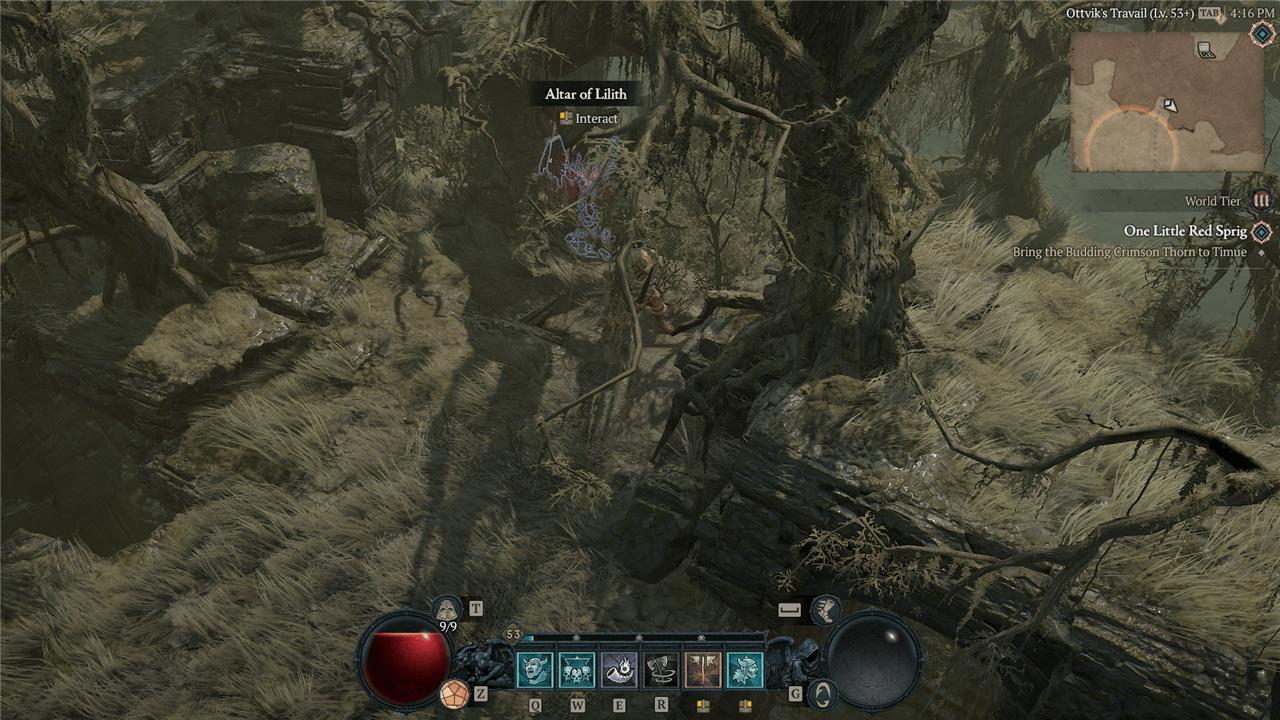Activate the winged boot evade icon
Viewport: 1280px width, 720px height.
point(825,608)
